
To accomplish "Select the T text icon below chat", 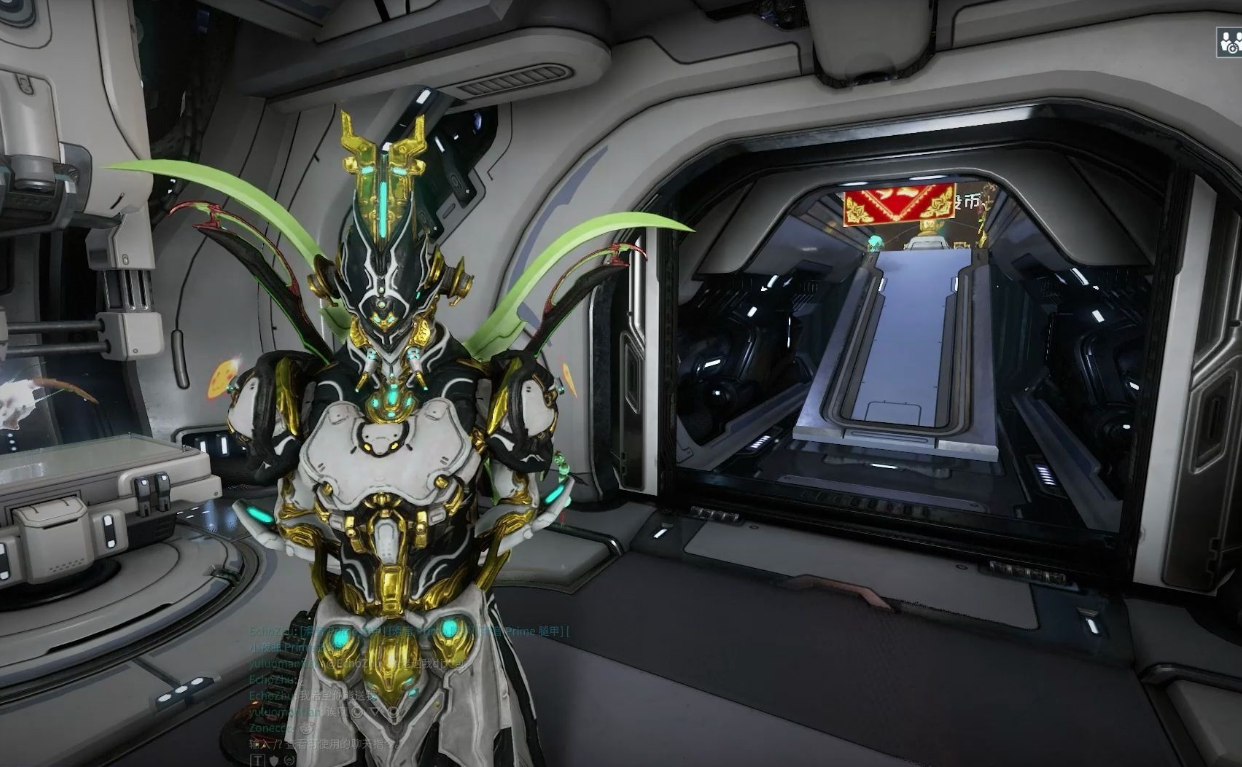I will pos(256,760).
